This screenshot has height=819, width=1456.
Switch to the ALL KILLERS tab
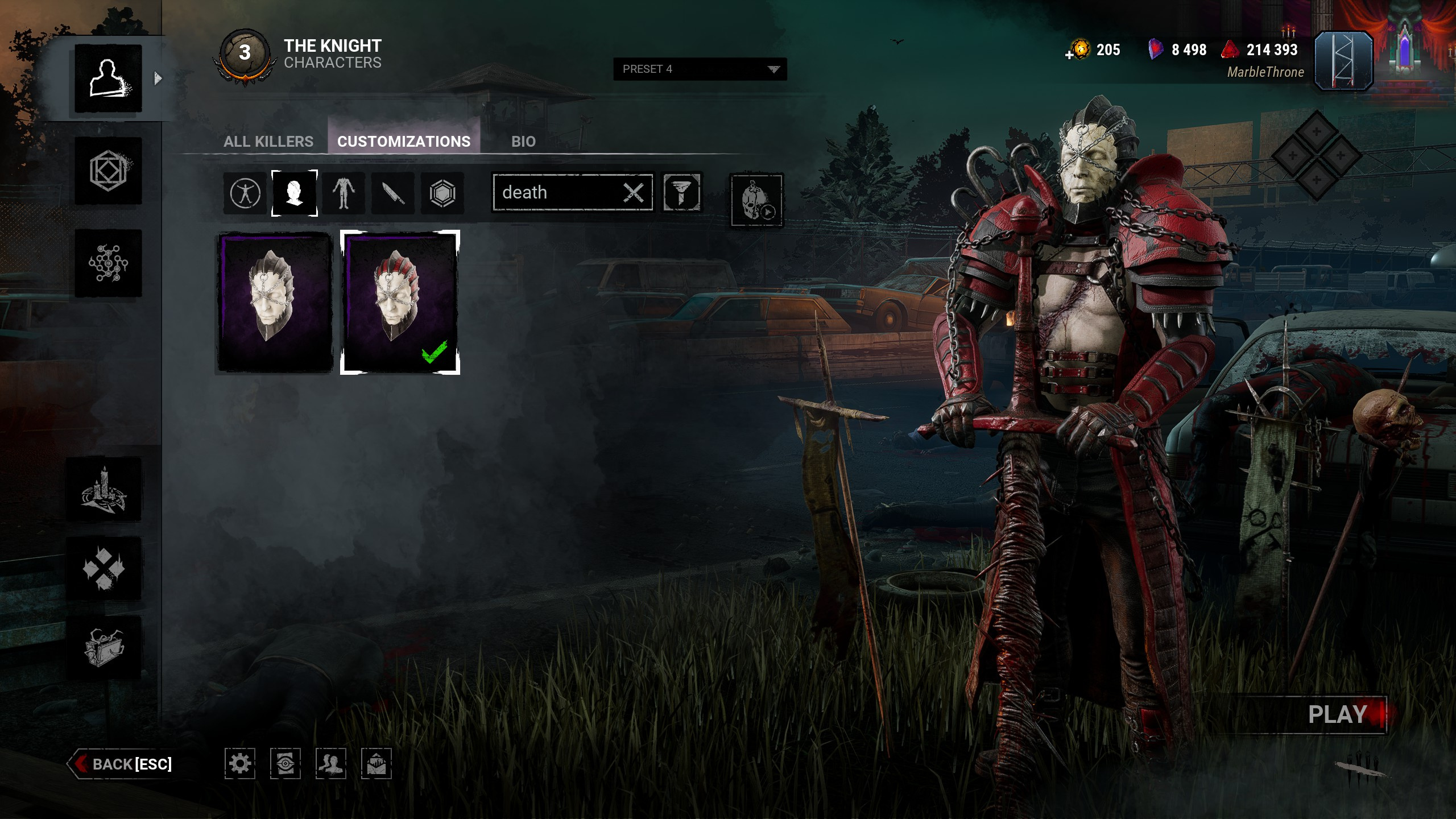click(x=268, y=142)
